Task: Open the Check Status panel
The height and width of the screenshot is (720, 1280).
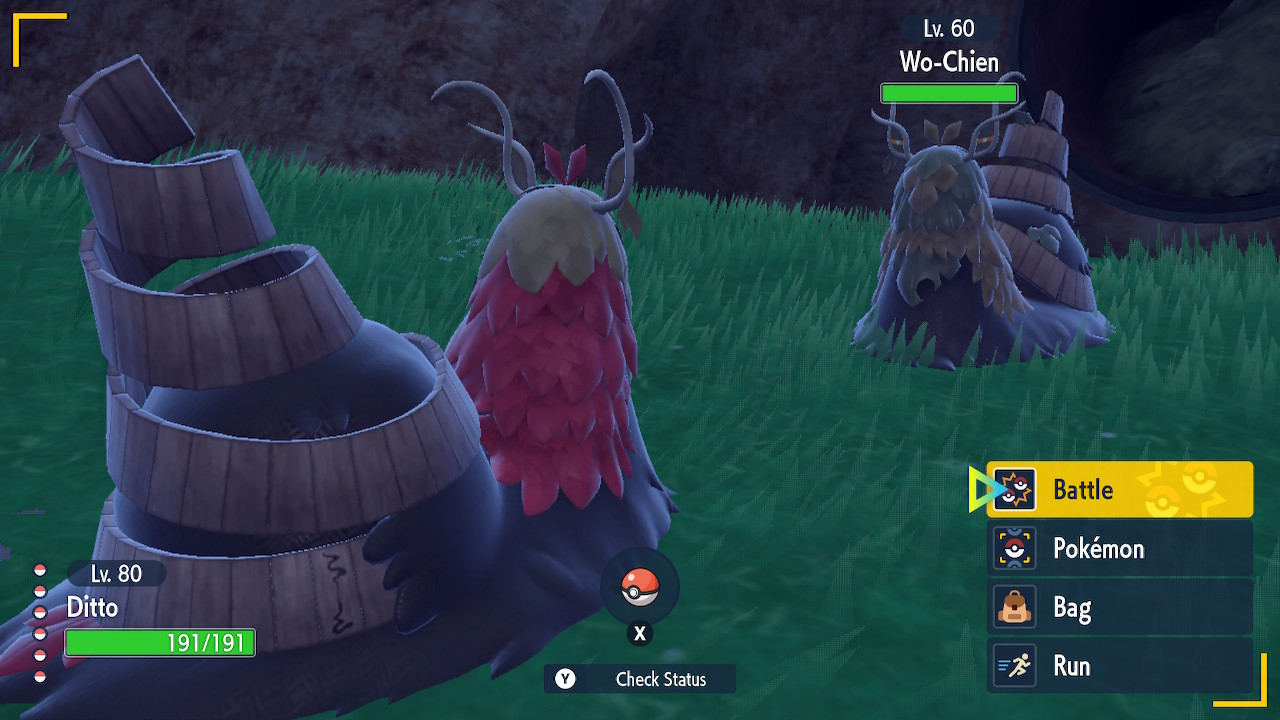Action: (x=640, y=679)
